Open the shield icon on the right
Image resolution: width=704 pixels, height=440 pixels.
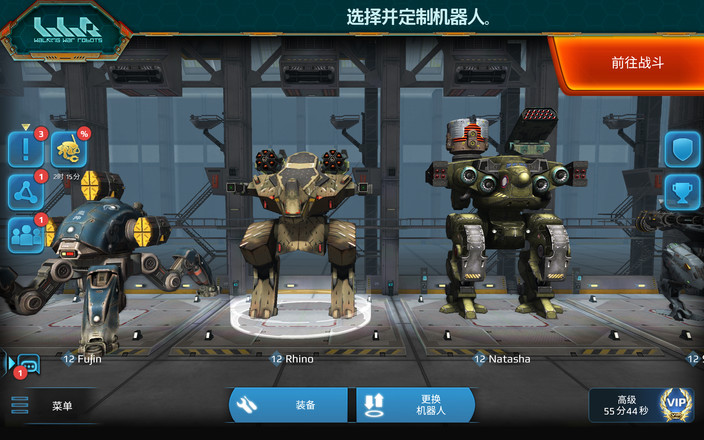pyautogui.click(x=682, y=150)
